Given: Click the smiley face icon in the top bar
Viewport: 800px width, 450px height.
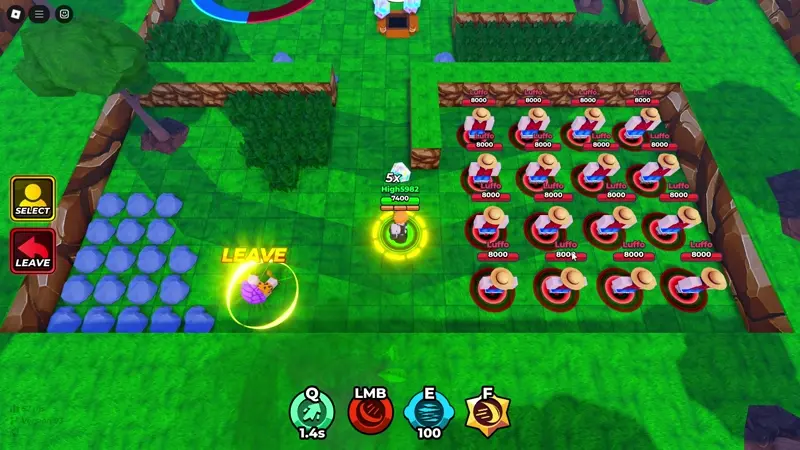Looking at the screenshot, I should pyautogui.click(x=64, y=14).
